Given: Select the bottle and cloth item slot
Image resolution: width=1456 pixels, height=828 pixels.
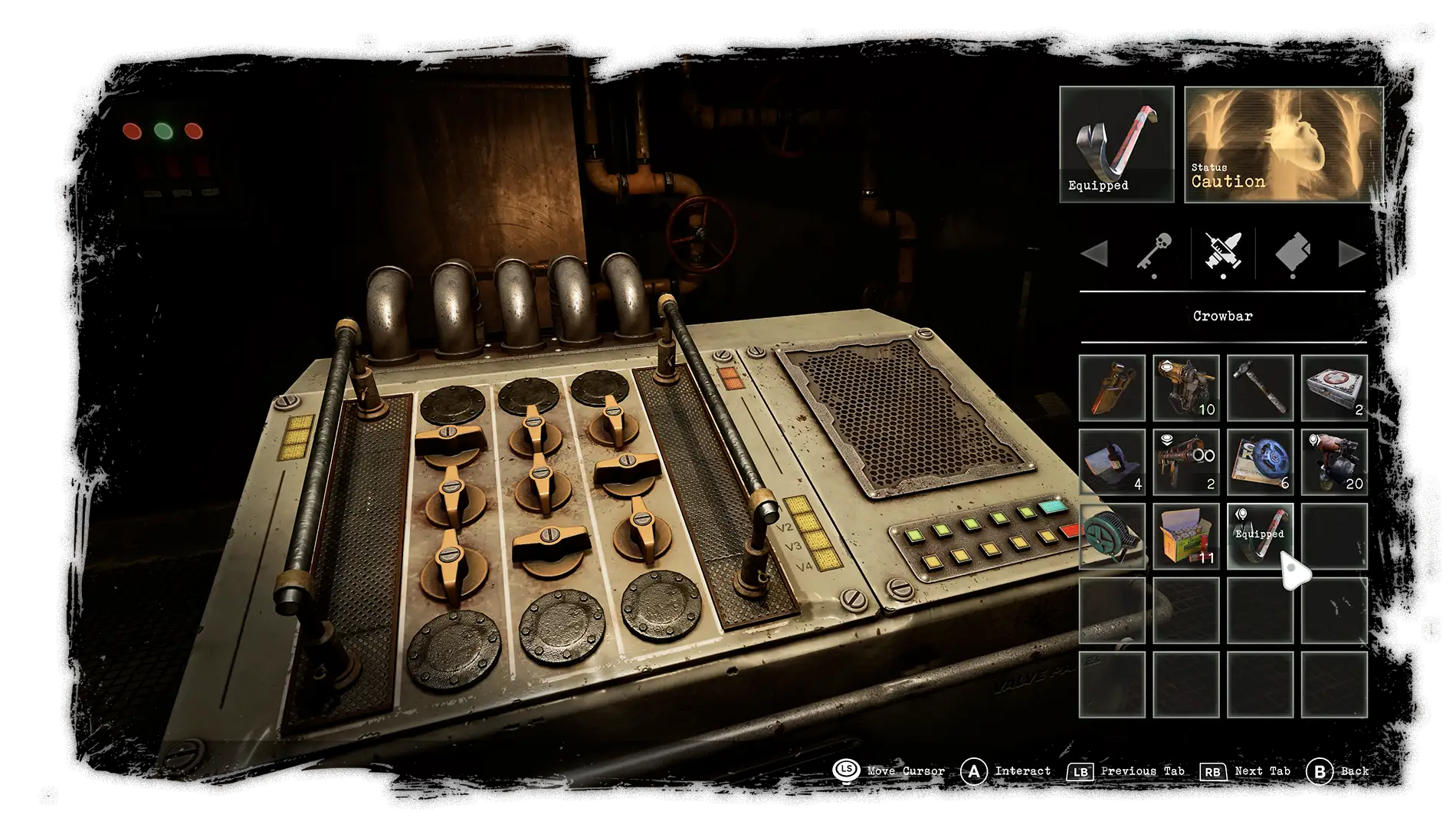Looking at the screenshot, I should coord(1112,462).
